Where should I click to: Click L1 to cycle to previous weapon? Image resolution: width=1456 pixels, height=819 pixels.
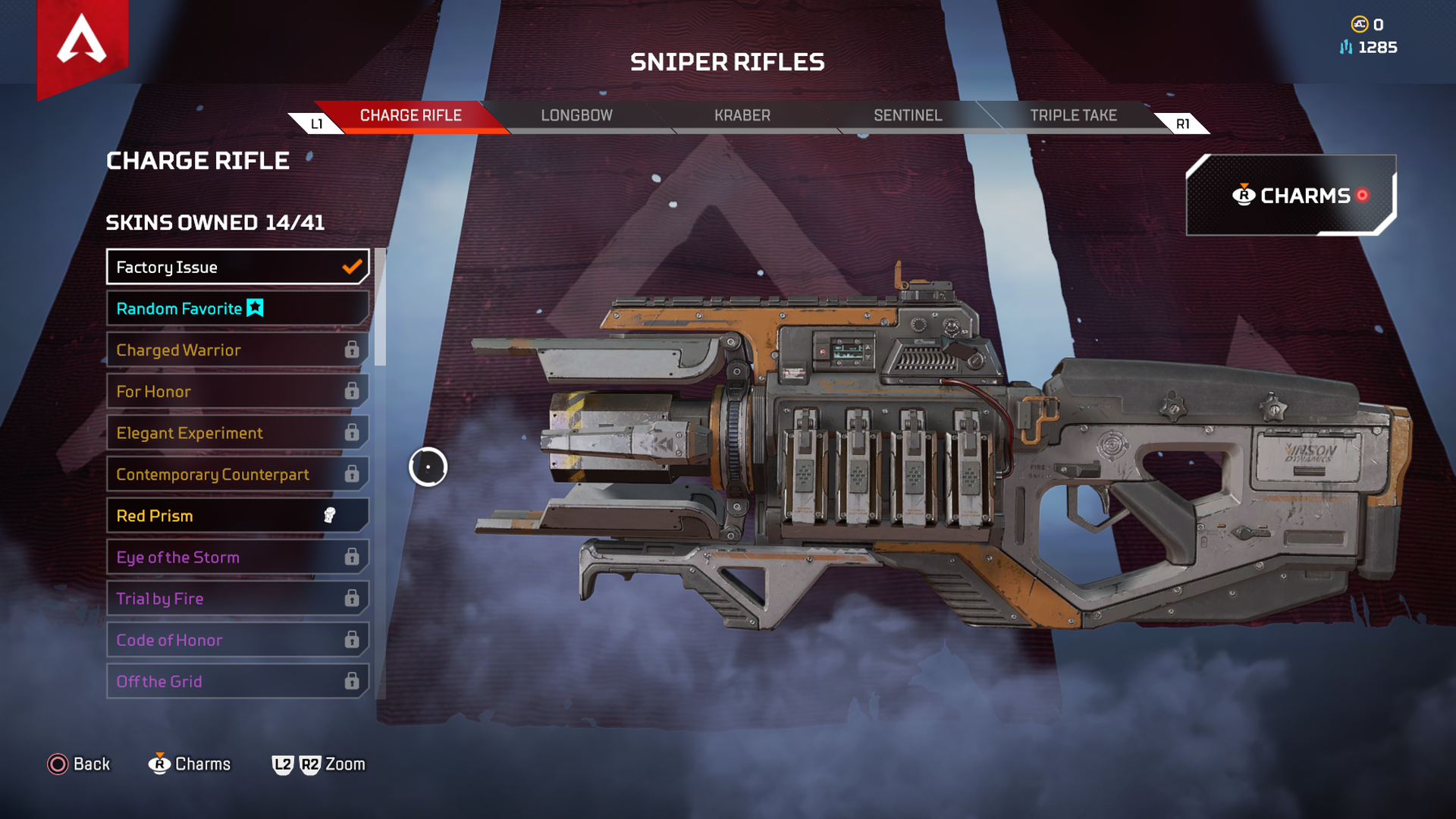[x=318, y=122]
